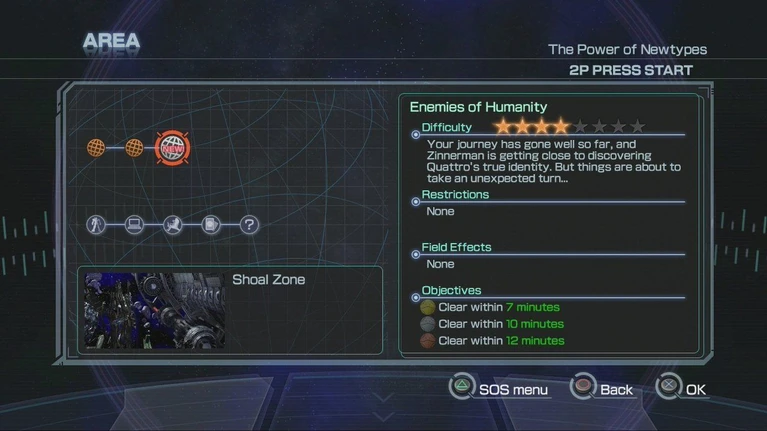
Task: Choose the question mark step icon
Action: (250, 225)
